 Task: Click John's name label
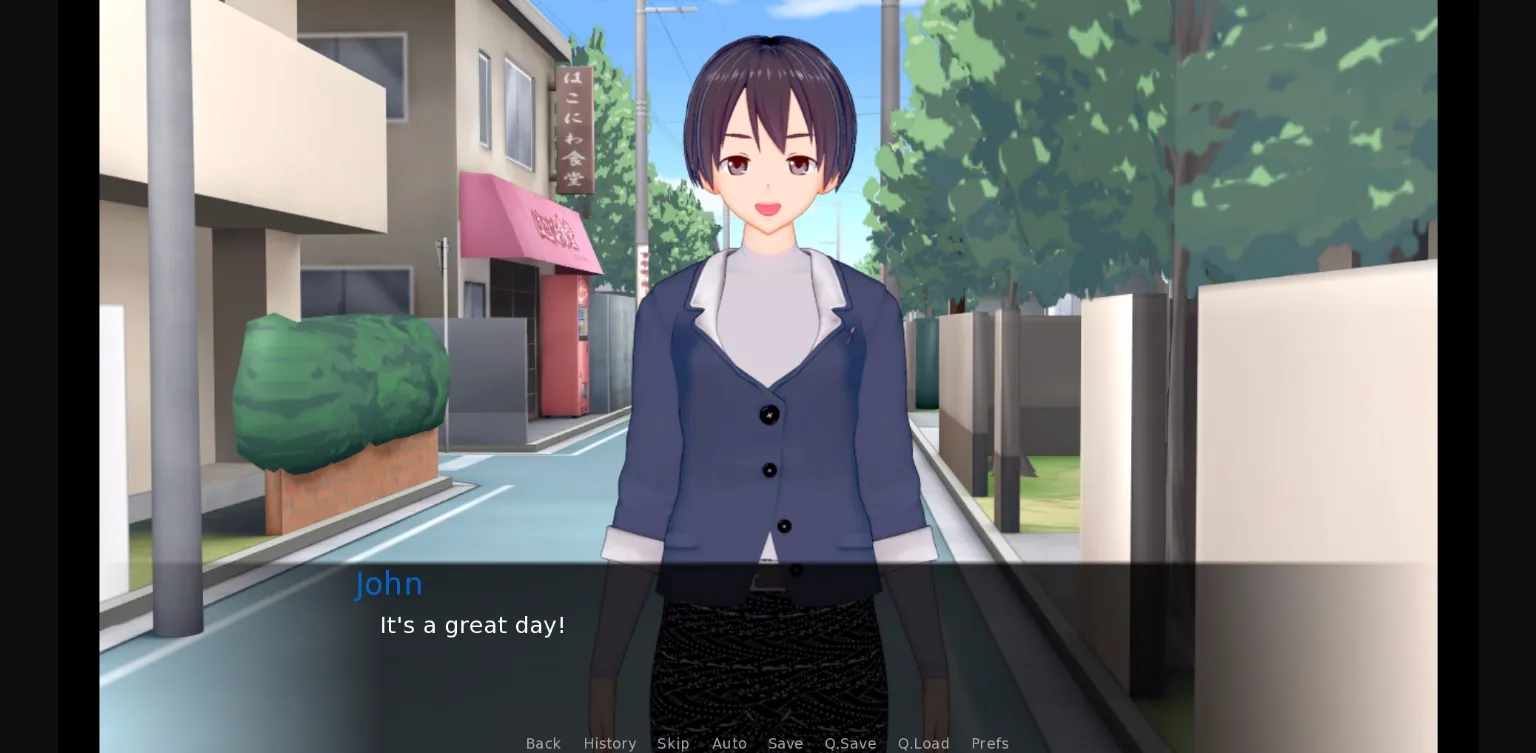389,584
